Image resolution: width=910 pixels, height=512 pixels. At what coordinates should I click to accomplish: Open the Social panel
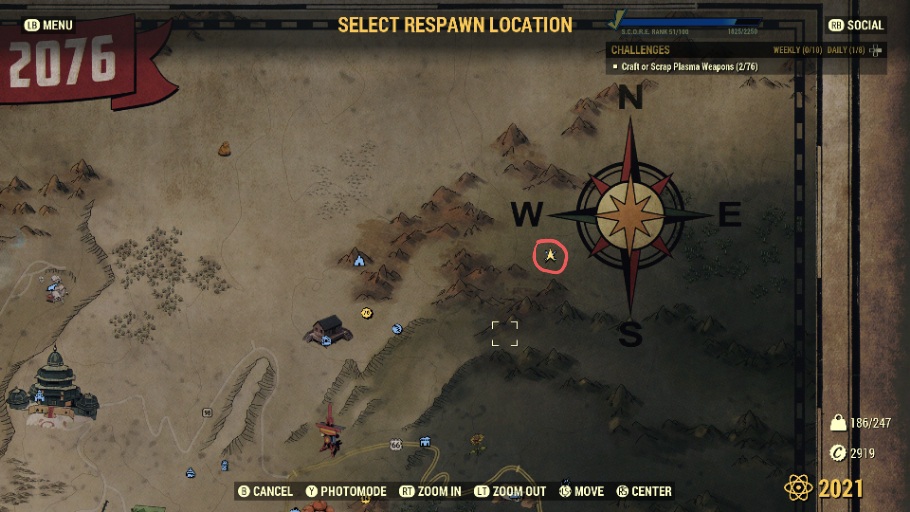[856, 25]
